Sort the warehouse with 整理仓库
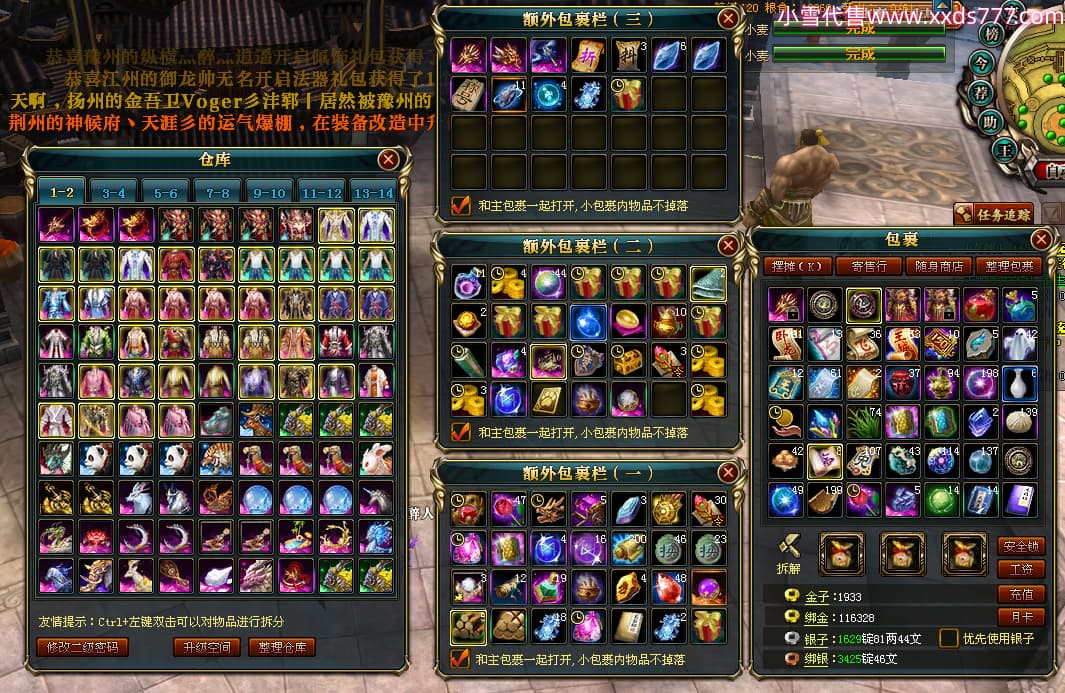1065x693 pixels. 282,647
